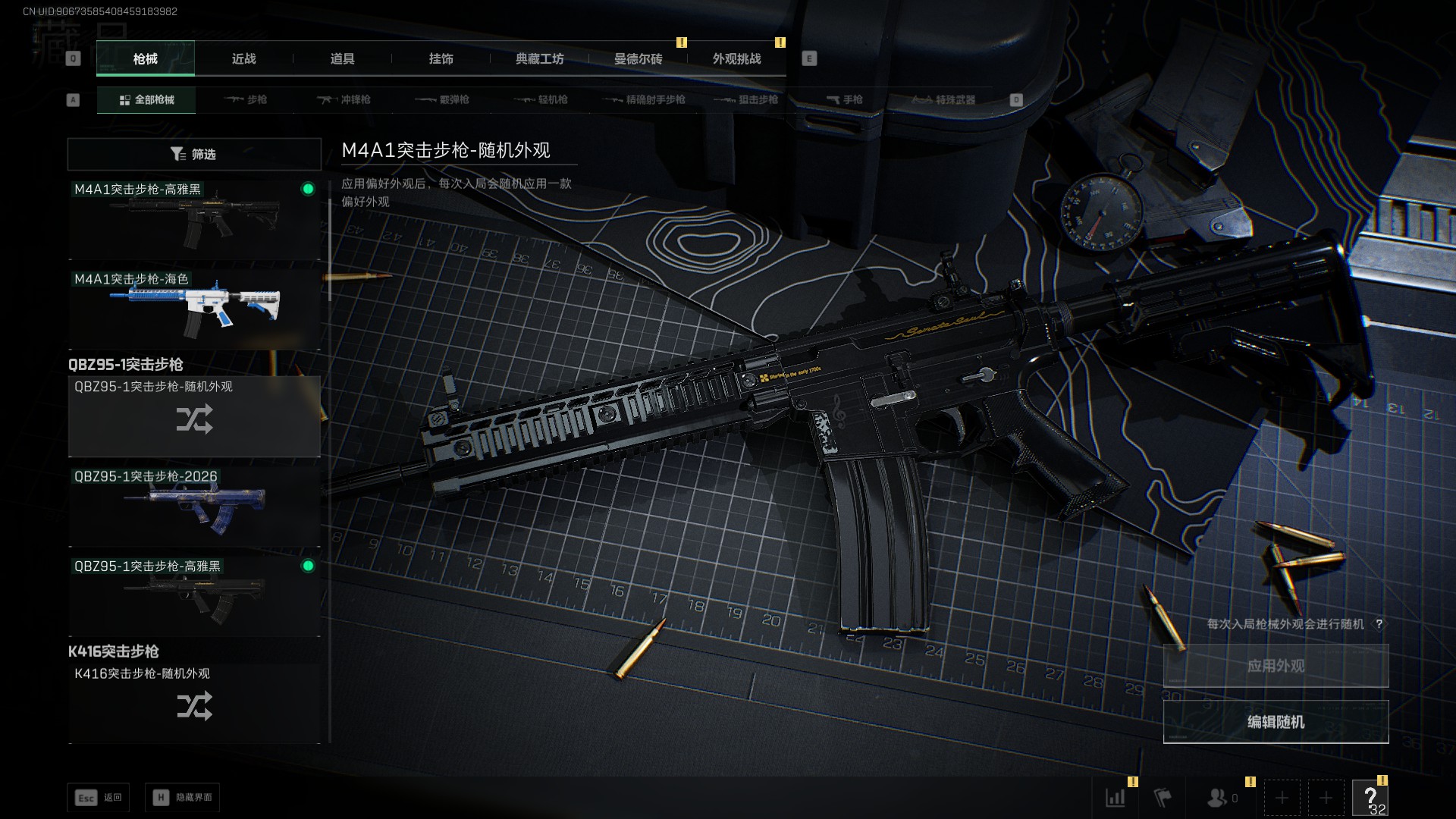Select QBZ95-1突击步枪-随机外观 shuffle entry
The height and width of the screenshot is (819, 1456).
[194, 416]
